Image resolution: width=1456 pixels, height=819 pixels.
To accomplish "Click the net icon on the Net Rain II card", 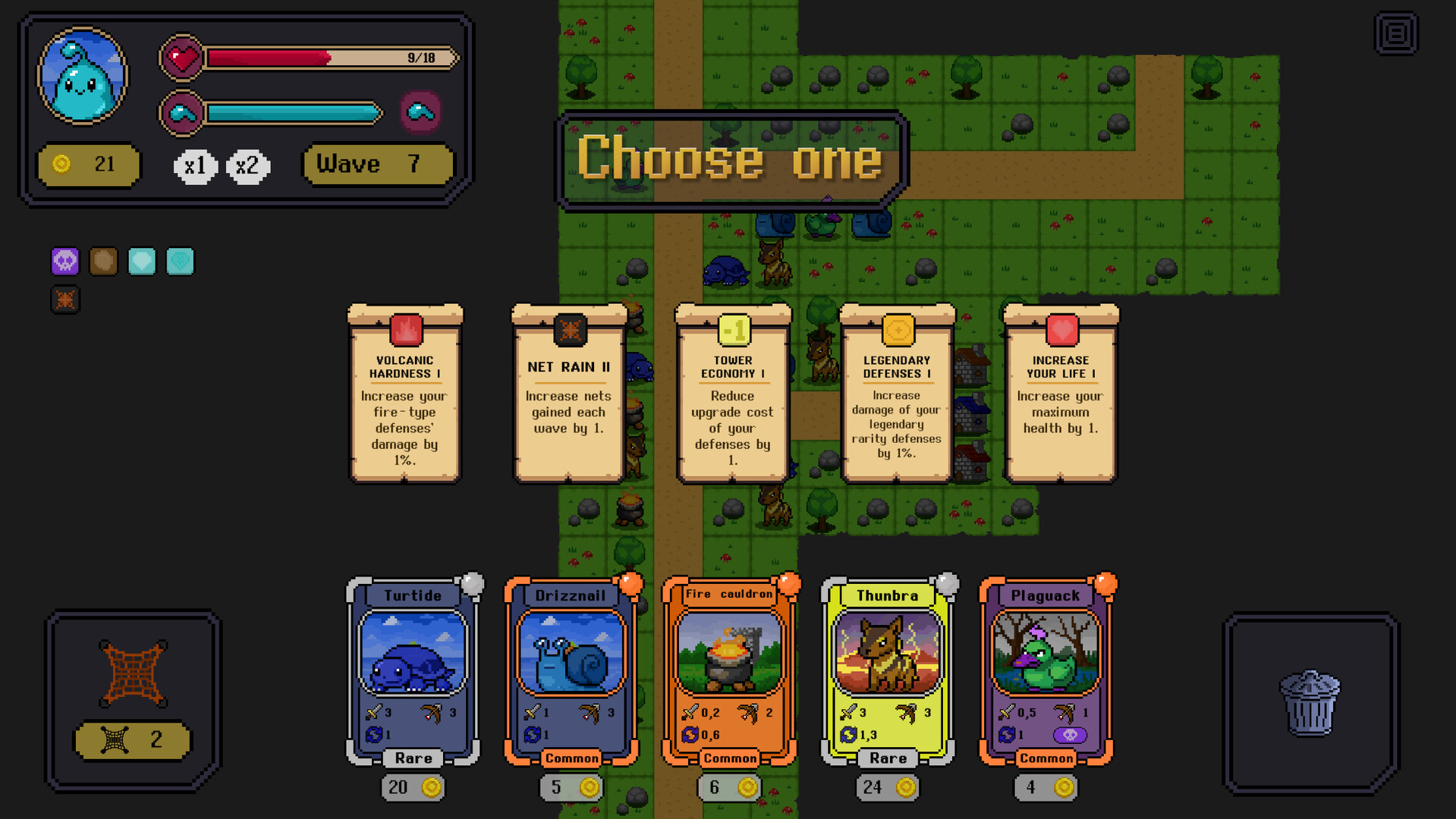I will coord(568,331).
